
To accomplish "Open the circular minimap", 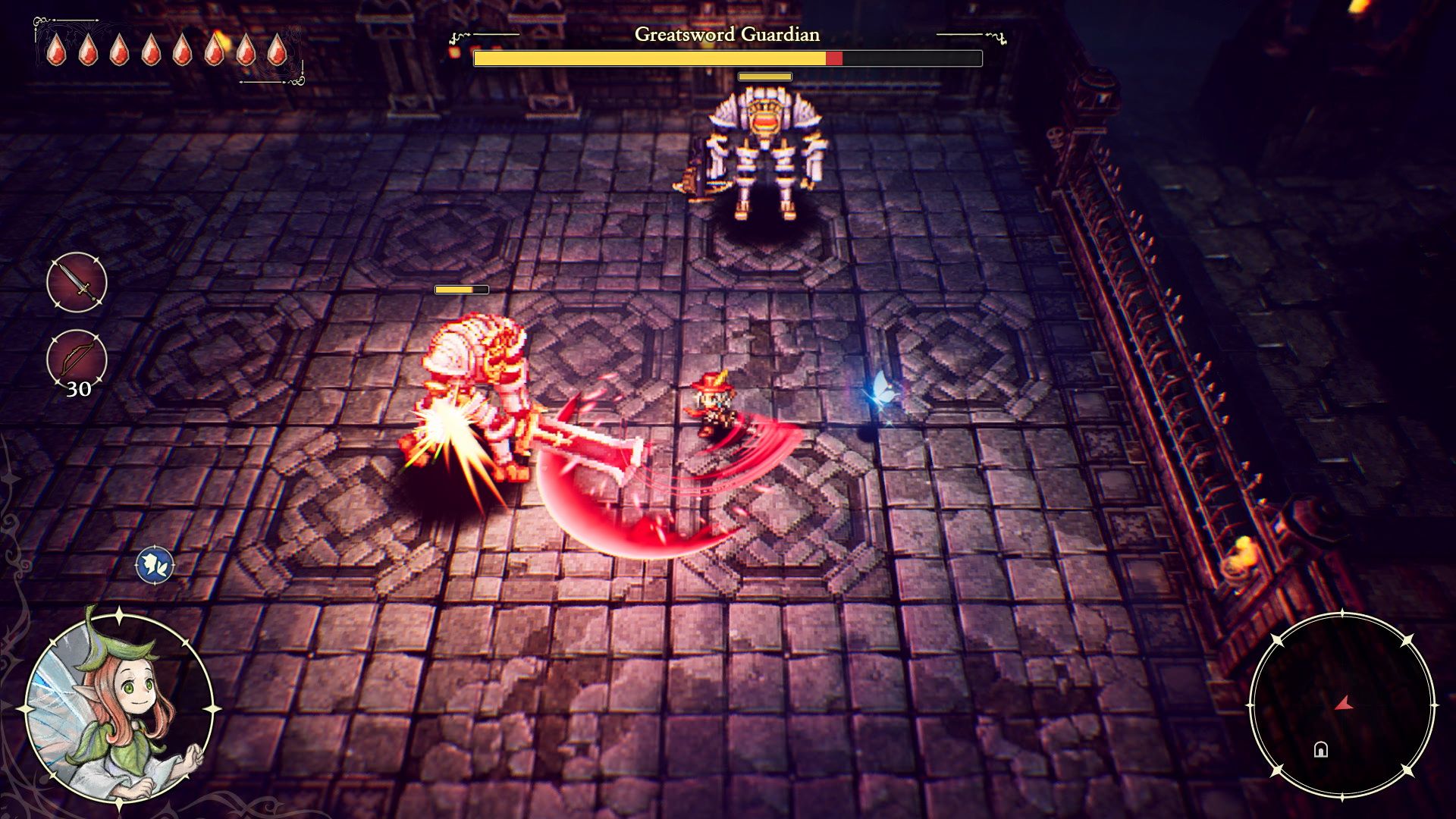I will point(1341,705).
